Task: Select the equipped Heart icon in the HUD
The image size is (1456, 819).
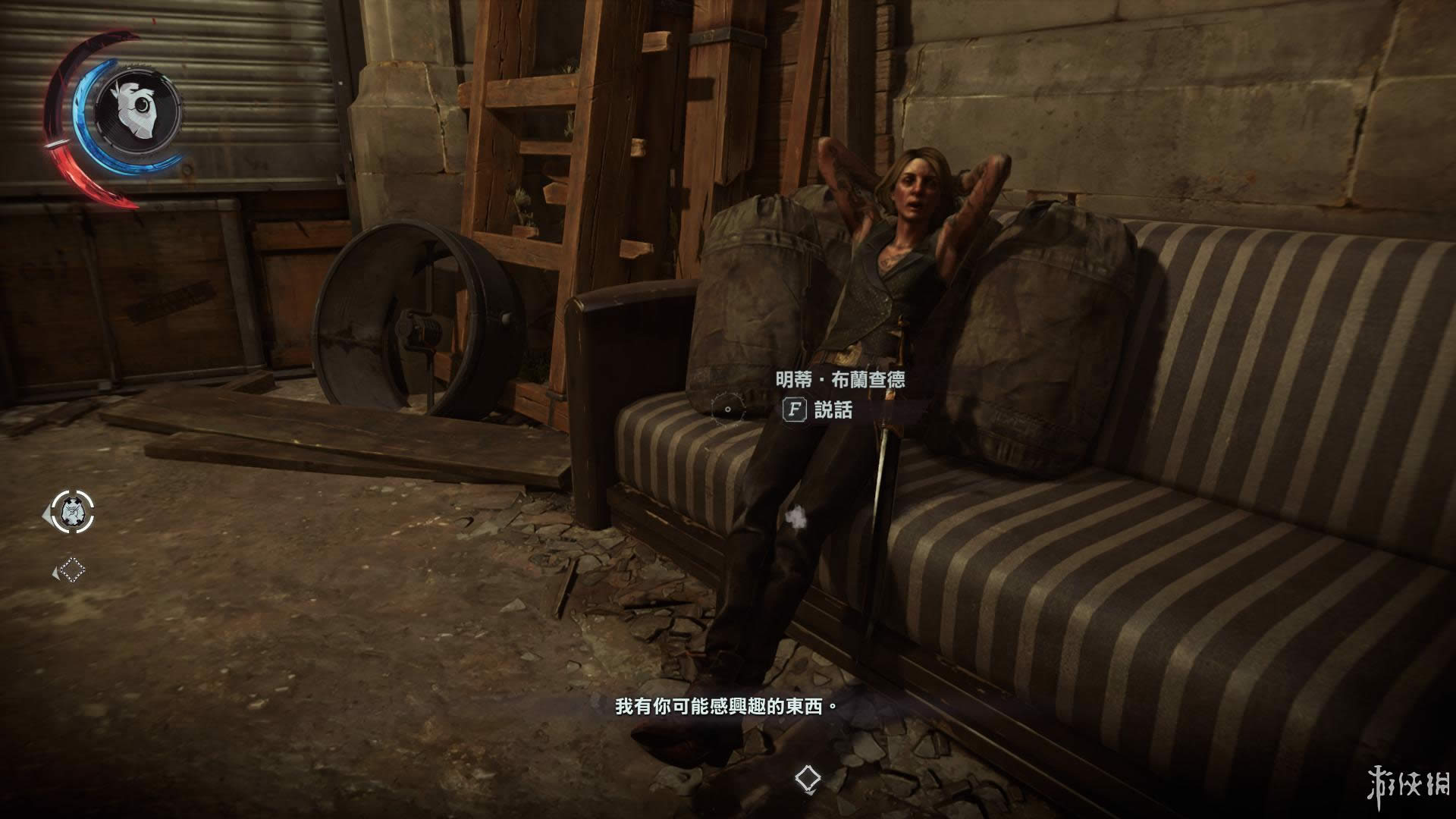Action: (x=137, y=109)
